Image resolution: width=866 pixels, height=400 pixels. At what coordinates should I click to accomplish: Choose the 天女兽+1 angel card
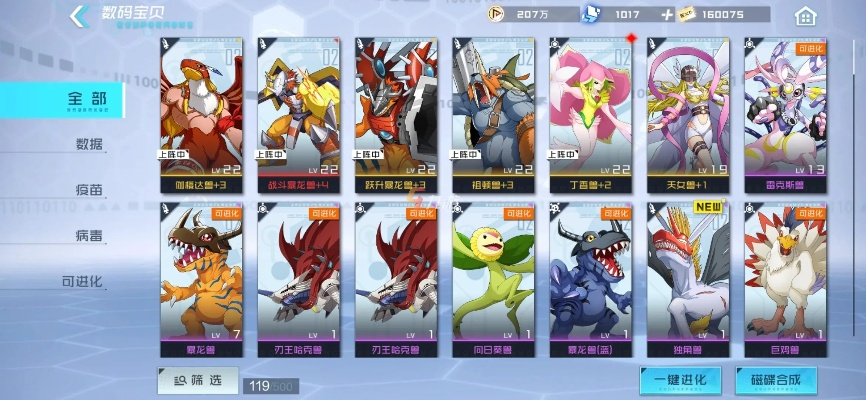tap(687, 113)
